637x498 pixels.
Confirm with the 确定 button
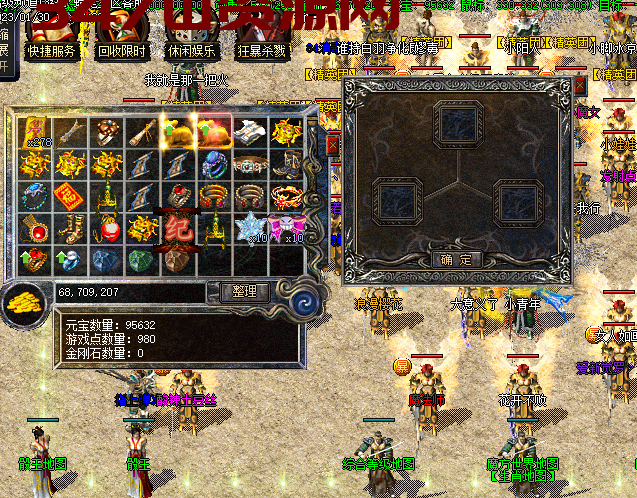coord(456,259)
